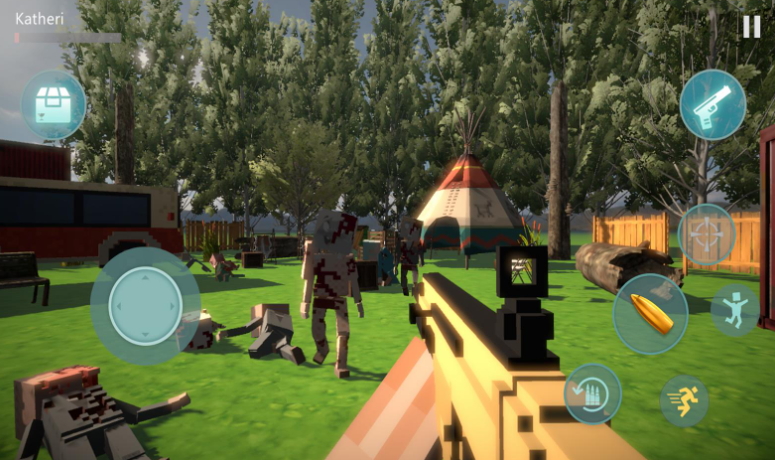This screenshot has width=775, height=460.
Task: Jump using the jumping figure button
Action: point(735,310)
